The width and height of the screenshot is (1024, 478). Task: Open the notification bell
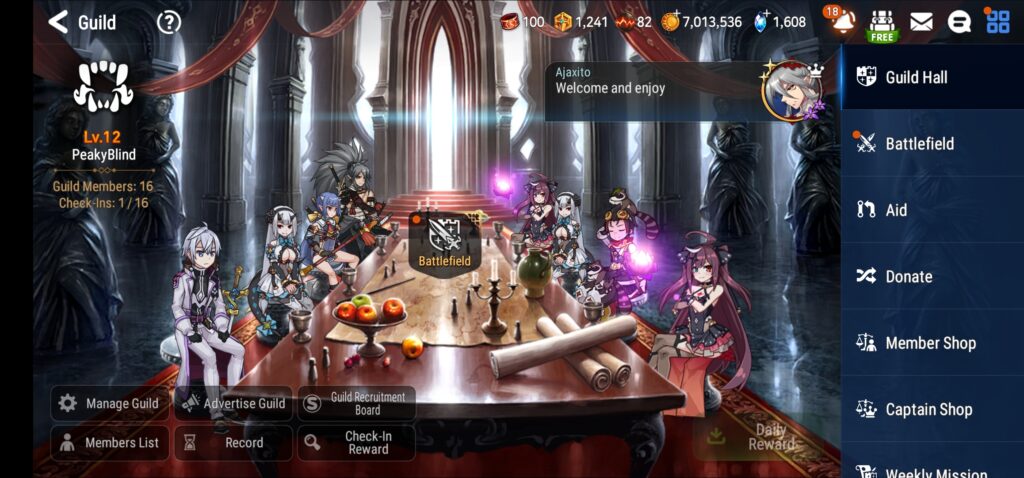point(843,21)
